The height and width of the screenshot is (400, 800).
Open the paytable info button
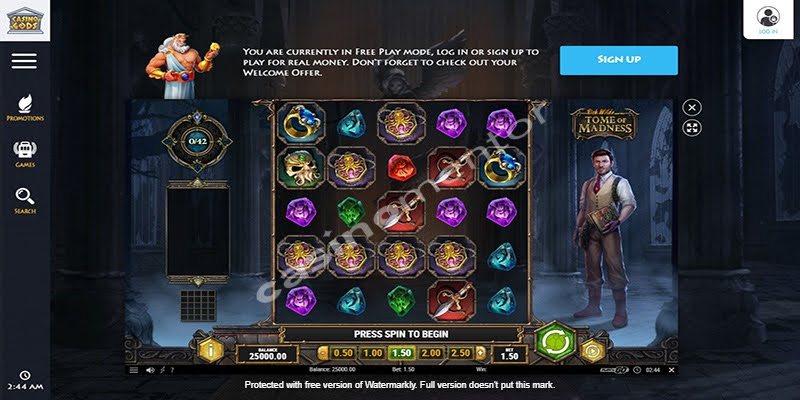point(211,350)
